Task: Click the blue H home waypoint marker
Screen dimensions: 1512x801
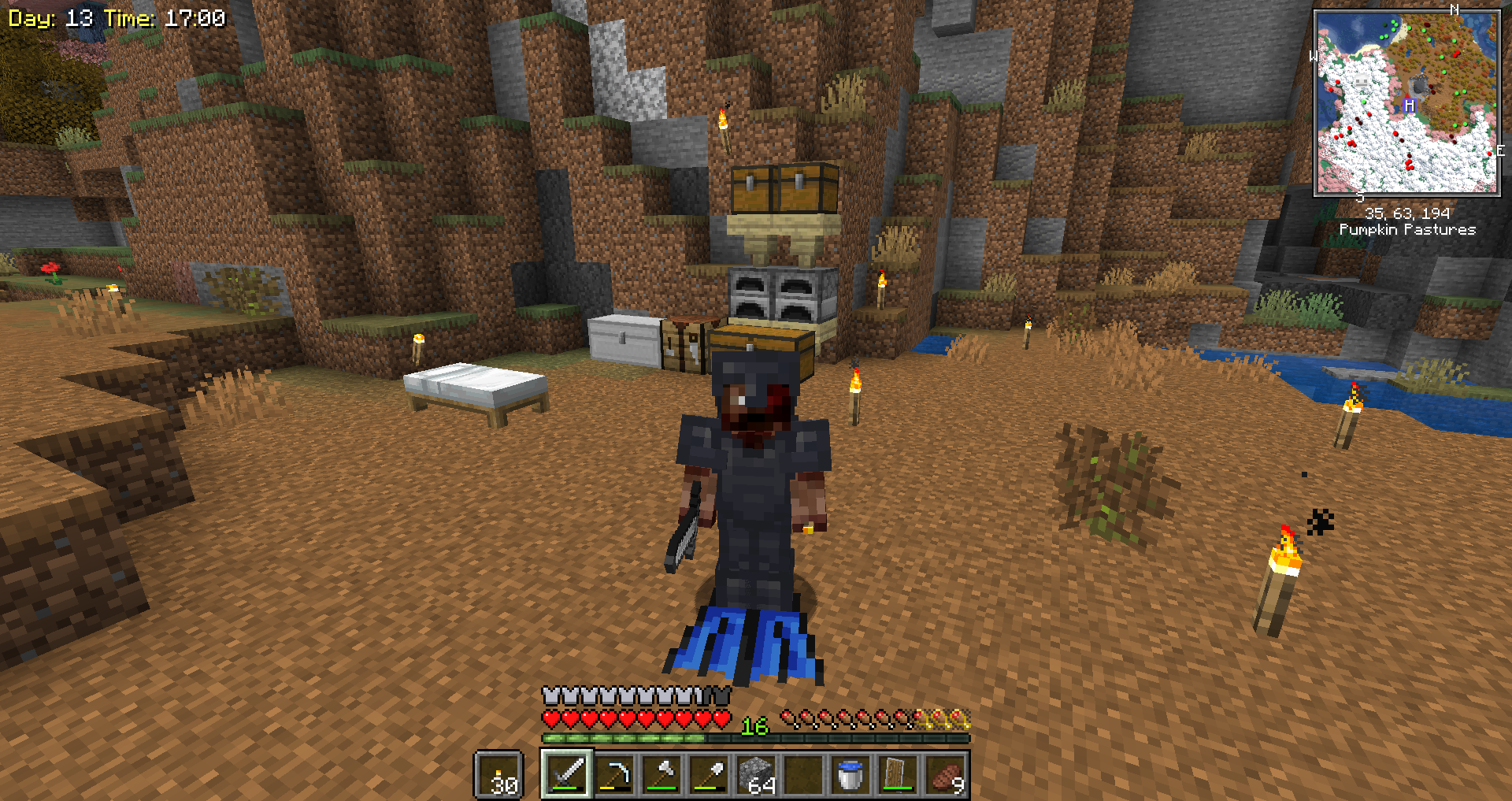Action: 1410,106
